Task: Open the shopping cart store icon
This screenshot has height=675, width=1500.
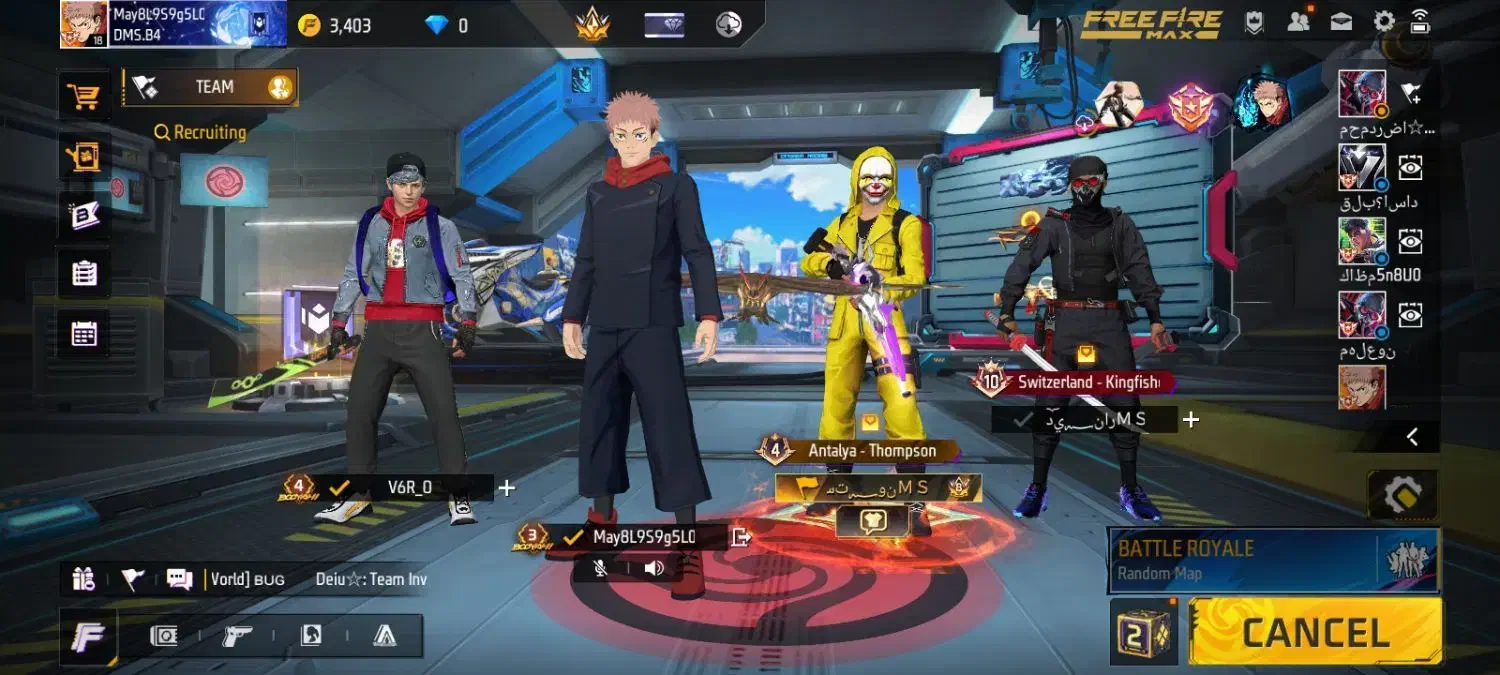Action: pyautogui.click(x=83, y=97)
